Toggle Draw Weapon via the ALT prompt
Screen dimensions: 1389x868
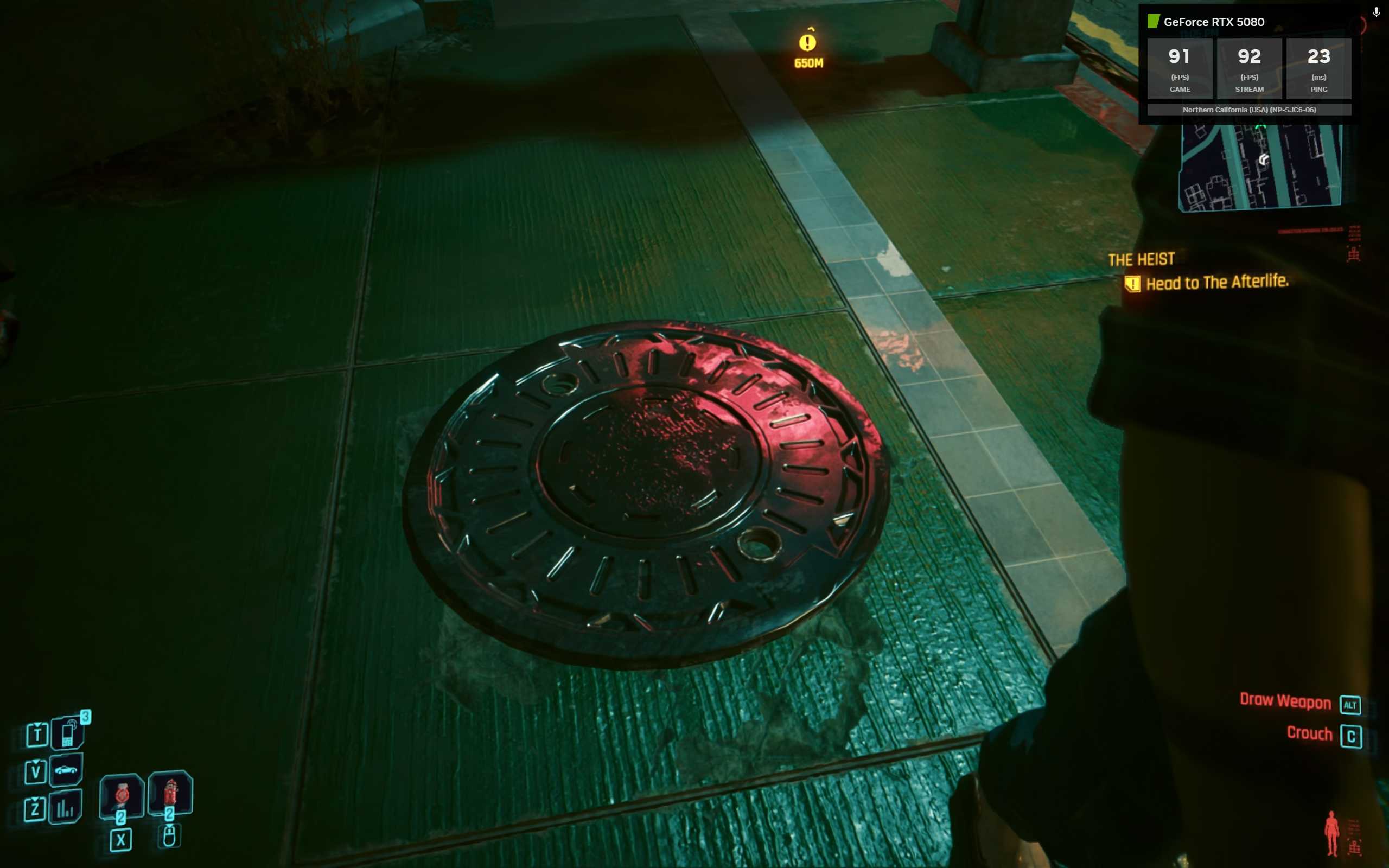pos(1352,705)
